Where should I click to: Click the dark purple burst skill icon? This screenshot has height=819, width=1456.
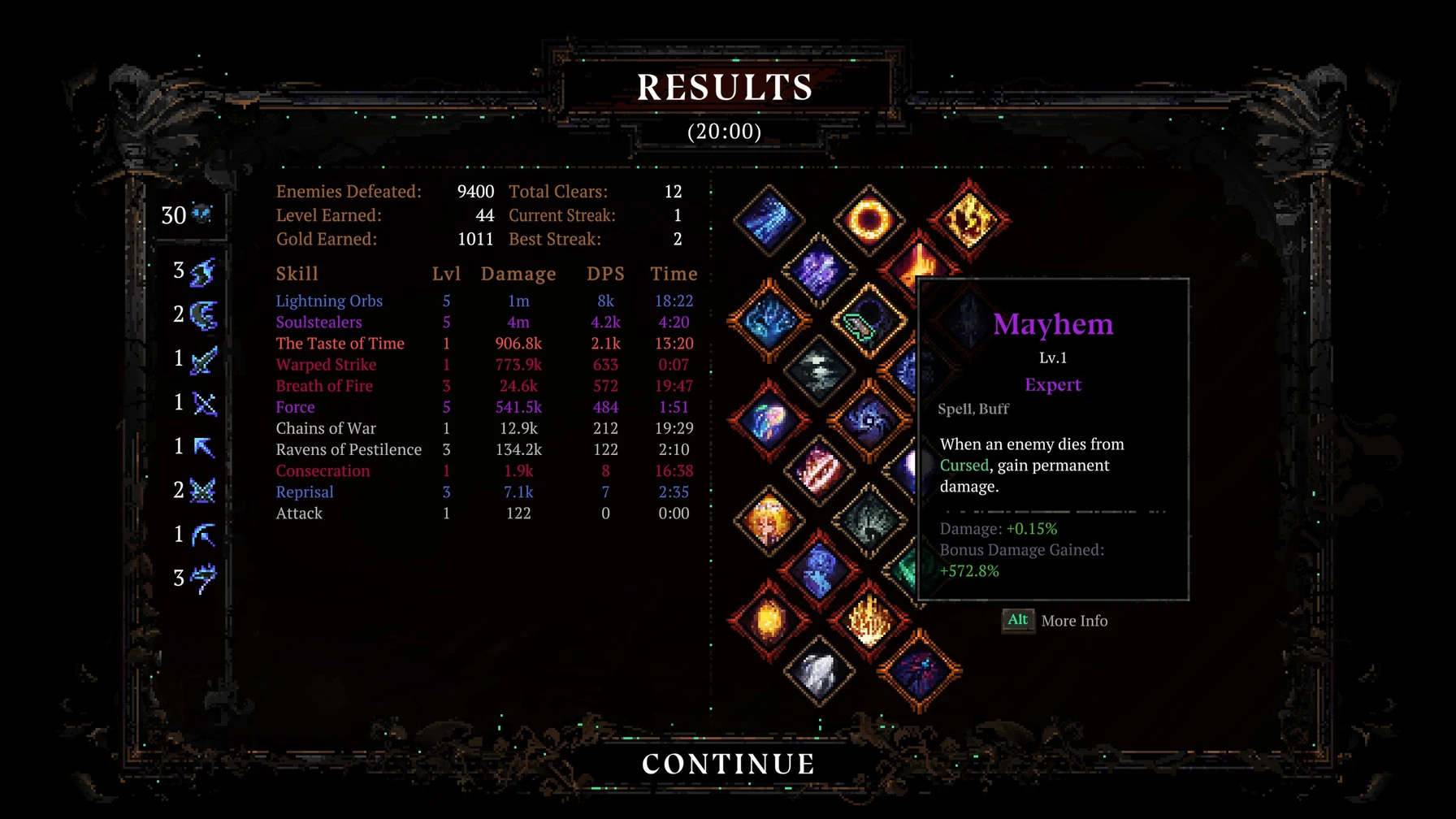click(920, 671)
